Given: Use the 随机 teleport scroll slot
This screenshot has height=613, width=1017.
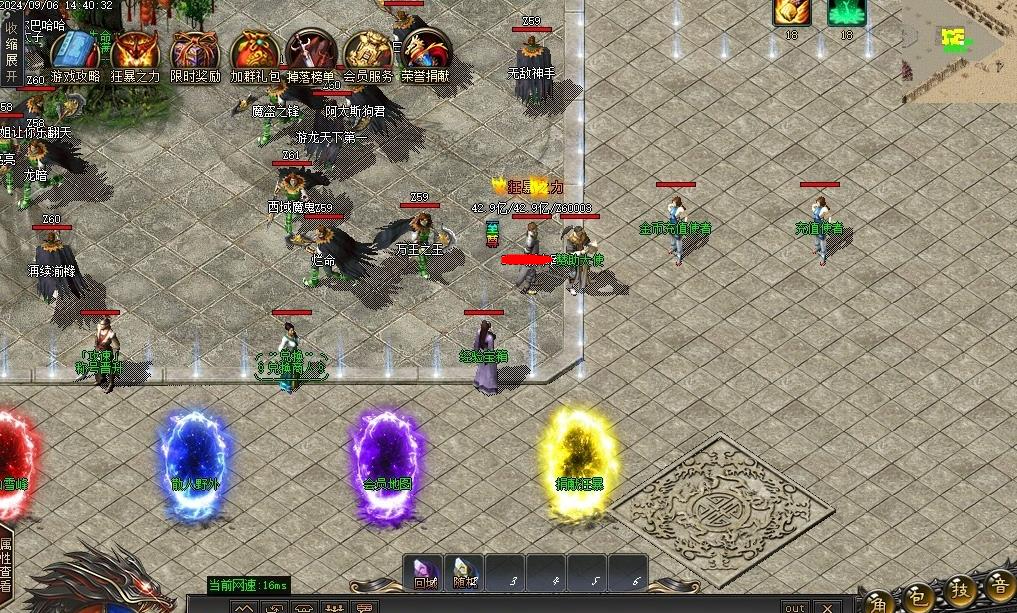Looking at the screenshot, I should 464,573.
